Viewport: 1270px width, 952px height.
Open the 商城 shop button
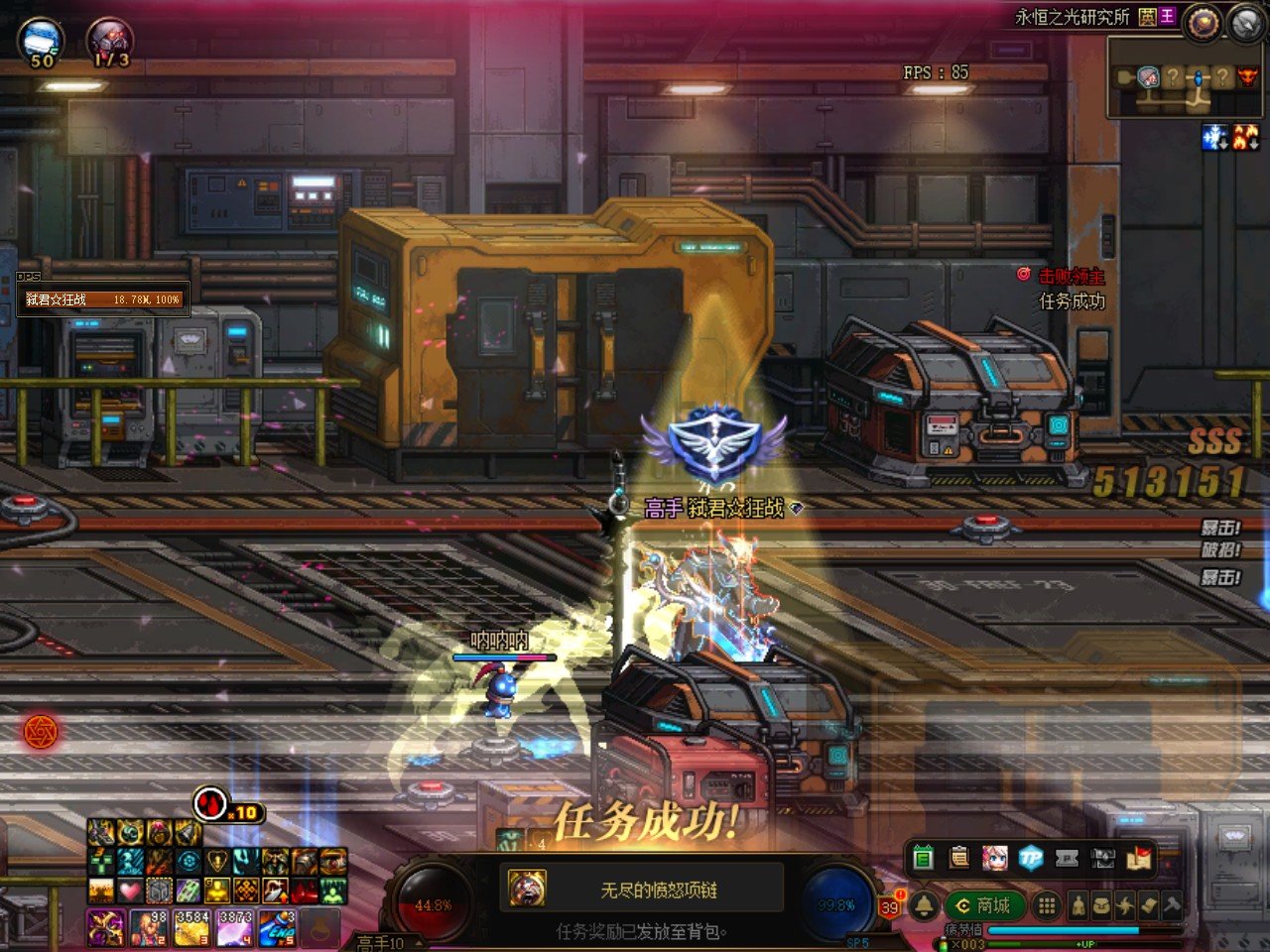tap(983, 905)
